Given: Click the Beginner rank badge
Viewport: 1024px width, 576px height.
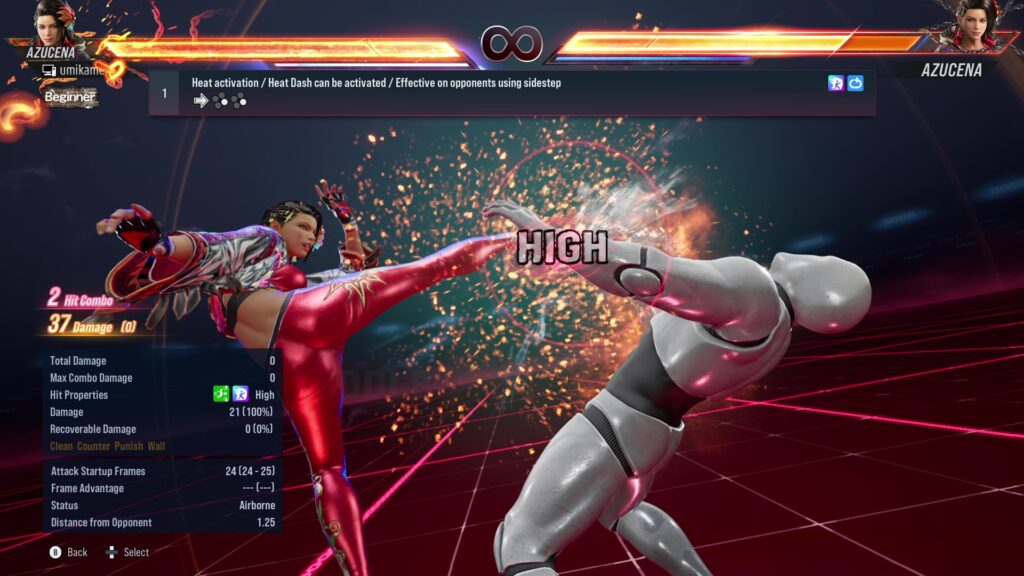Looking at the screenshot, I should [x=70, y=97].
